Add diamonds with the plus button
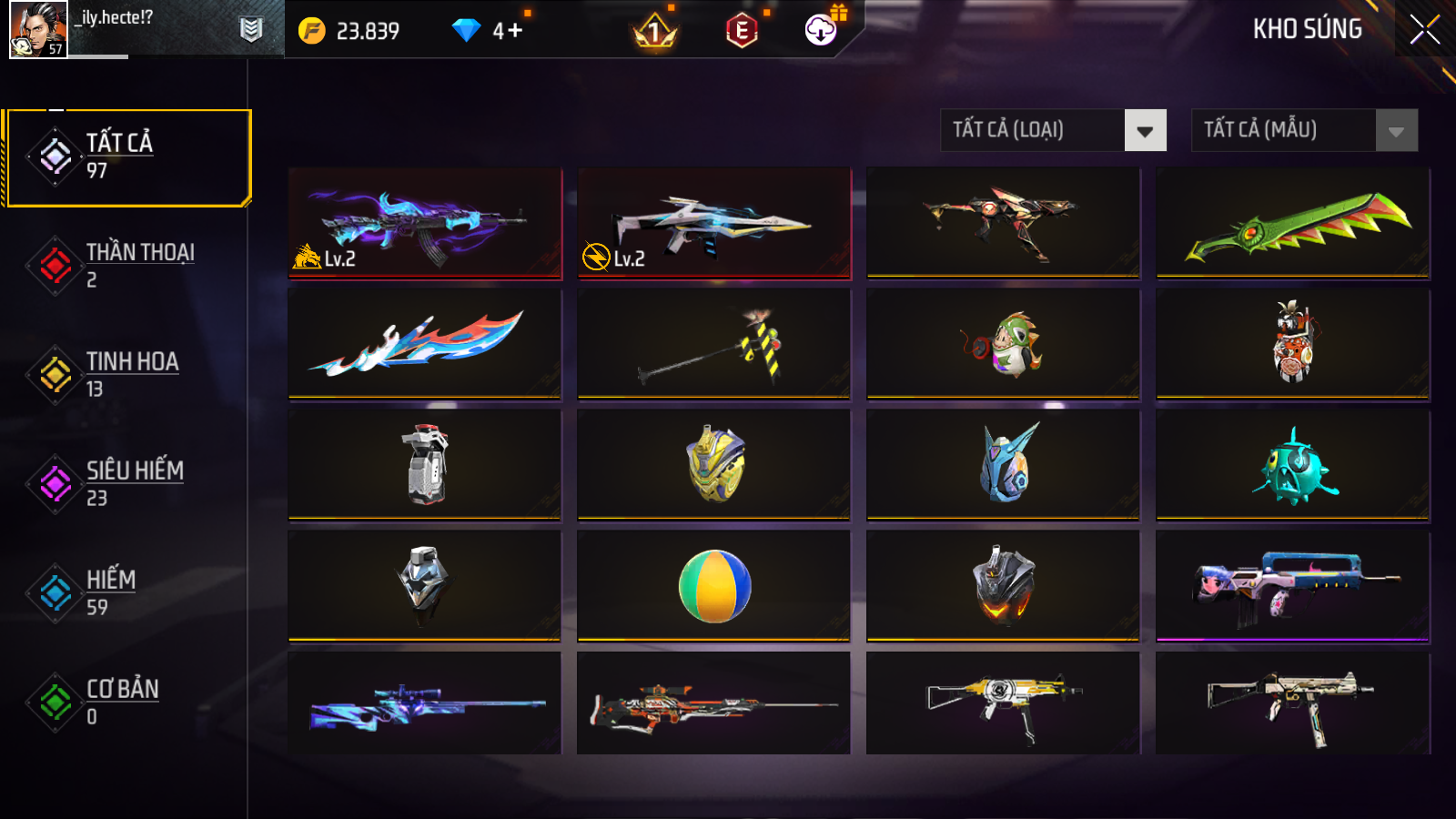The height and width of the screenshot is (819, 1456). pos(514,31)
